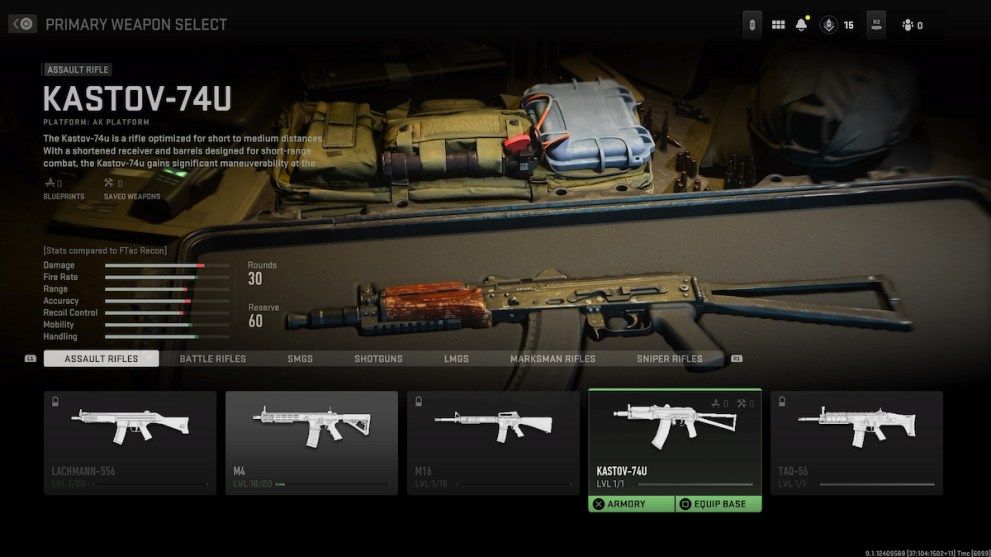Select the Kastov-74u weapon tile
Viewport: 991px width, 557px height.
click(675, 440)
